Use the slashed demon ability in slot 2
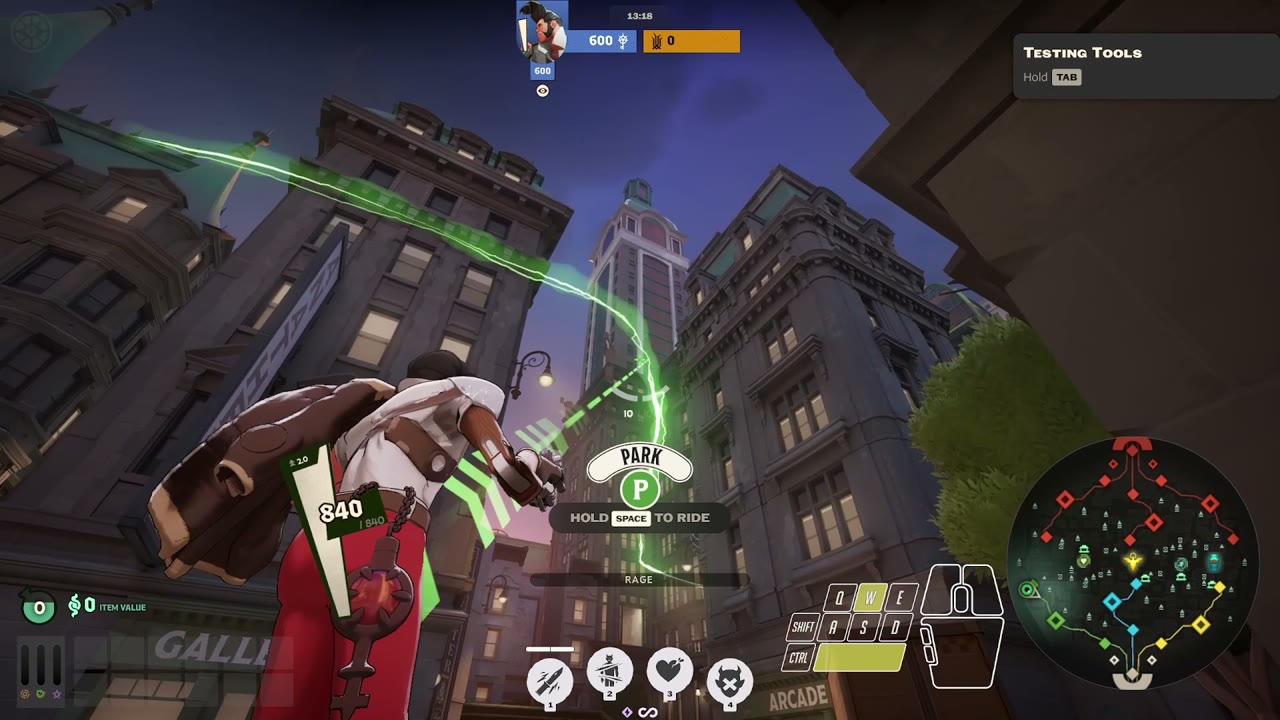1280x720 pixels. pos(609,671)
